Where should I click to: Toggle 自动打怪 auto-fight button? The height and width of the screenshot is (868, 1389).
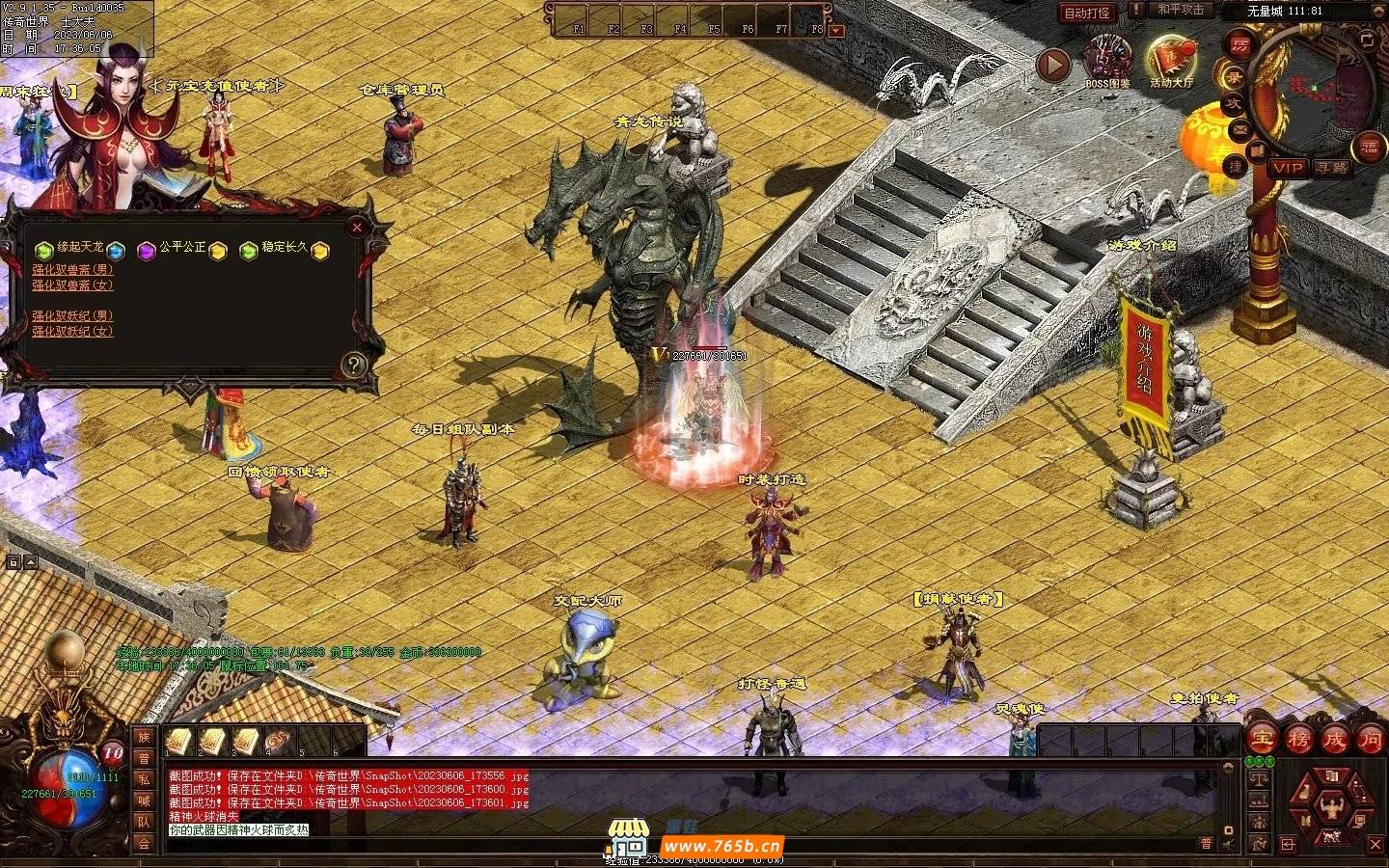1087,13
